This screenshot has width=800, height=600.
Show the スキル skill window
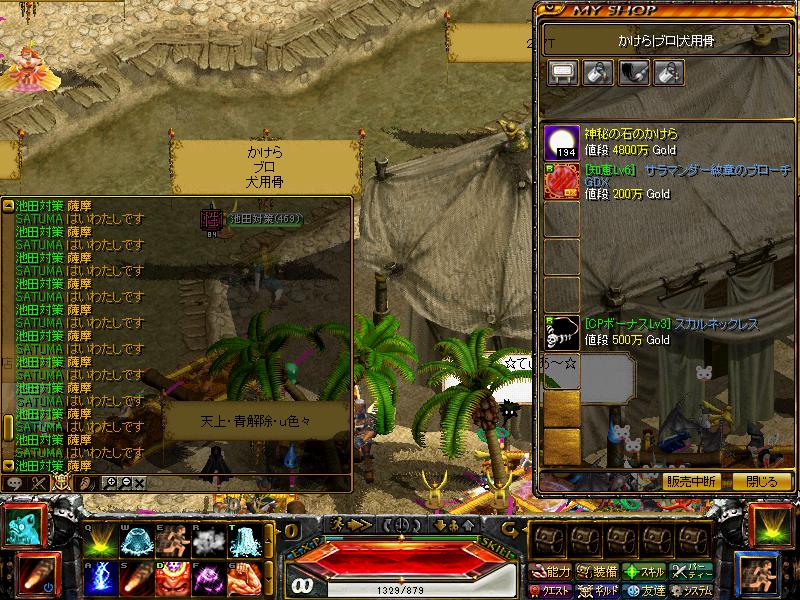(643, 572)
